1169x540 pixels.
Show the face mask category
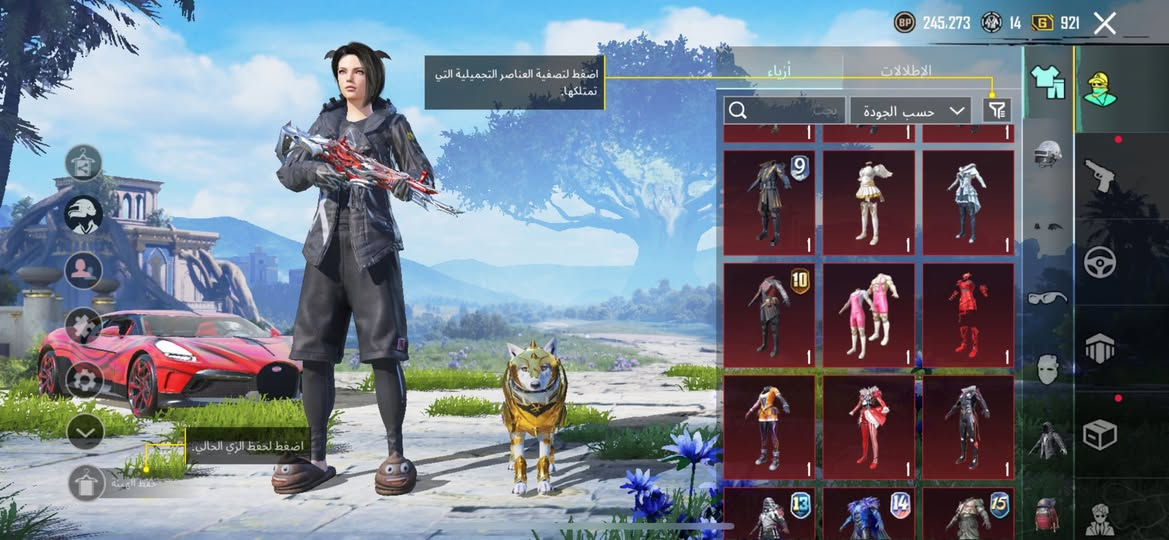click(x=1047, y=368)
